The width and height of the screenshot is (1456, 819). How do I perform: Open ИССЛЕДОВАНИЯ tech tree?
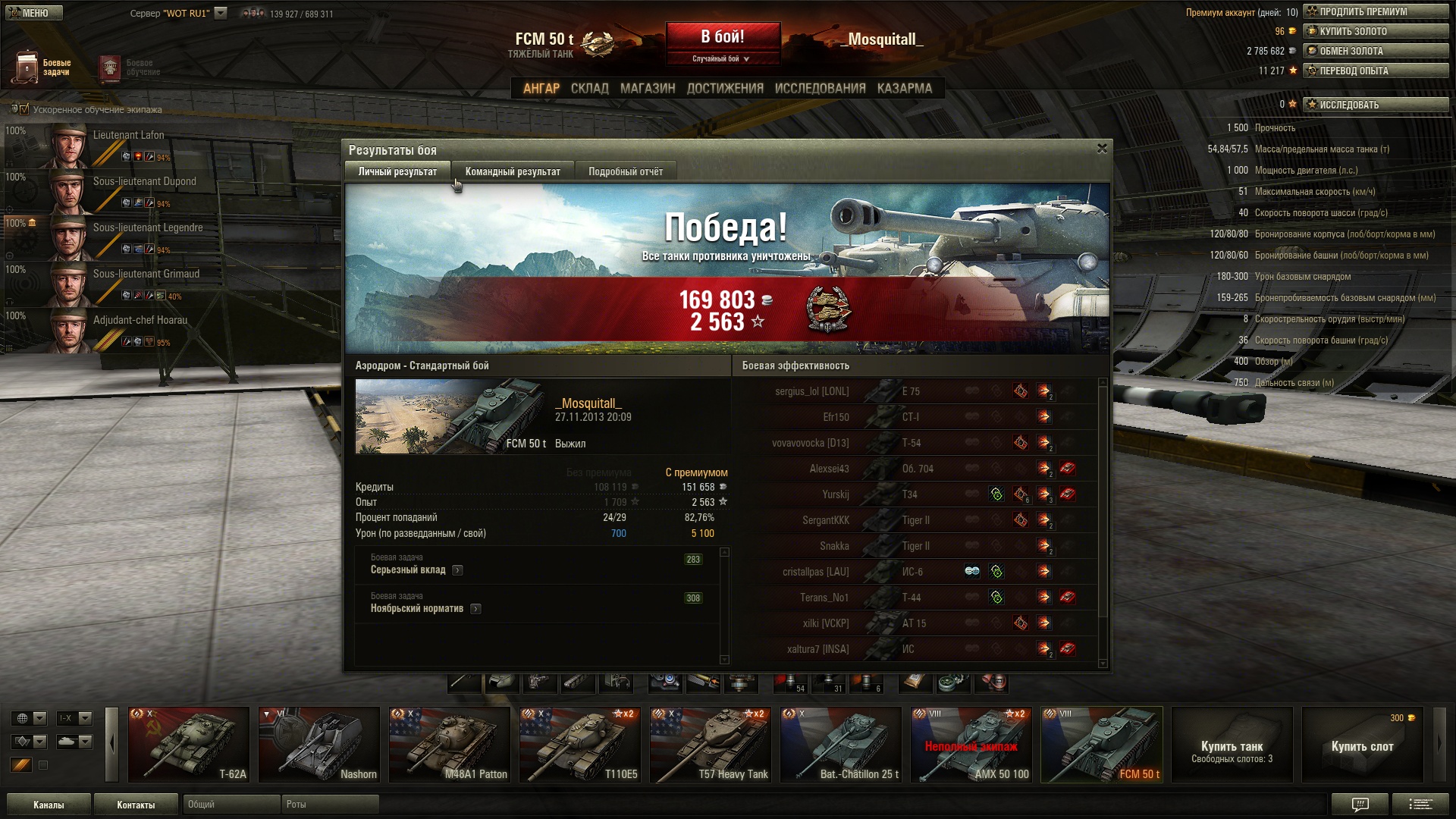point(820,89)
